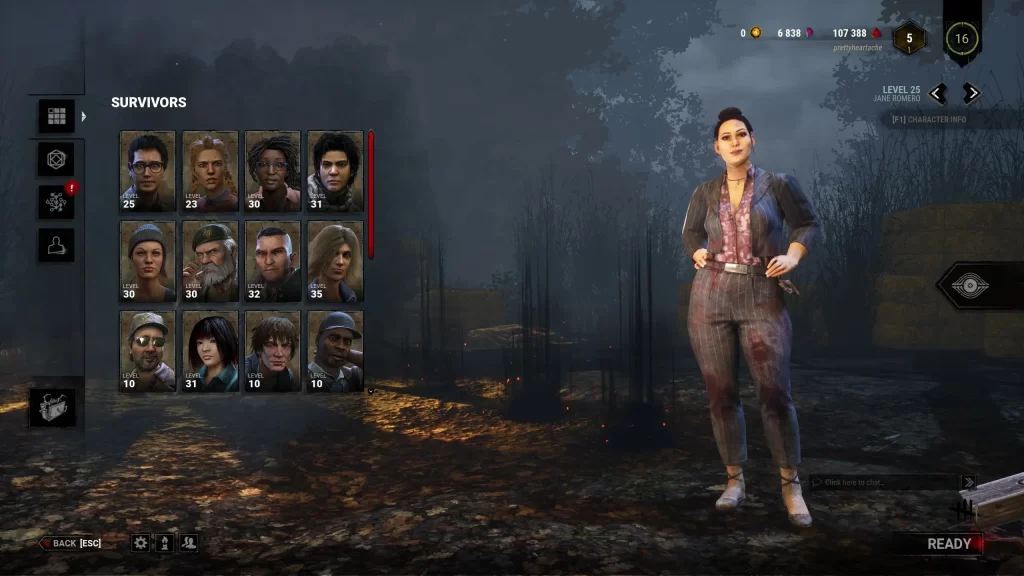Open the customization silhouette tab
Screen dimensions: 1024x576
coord(56,245)
